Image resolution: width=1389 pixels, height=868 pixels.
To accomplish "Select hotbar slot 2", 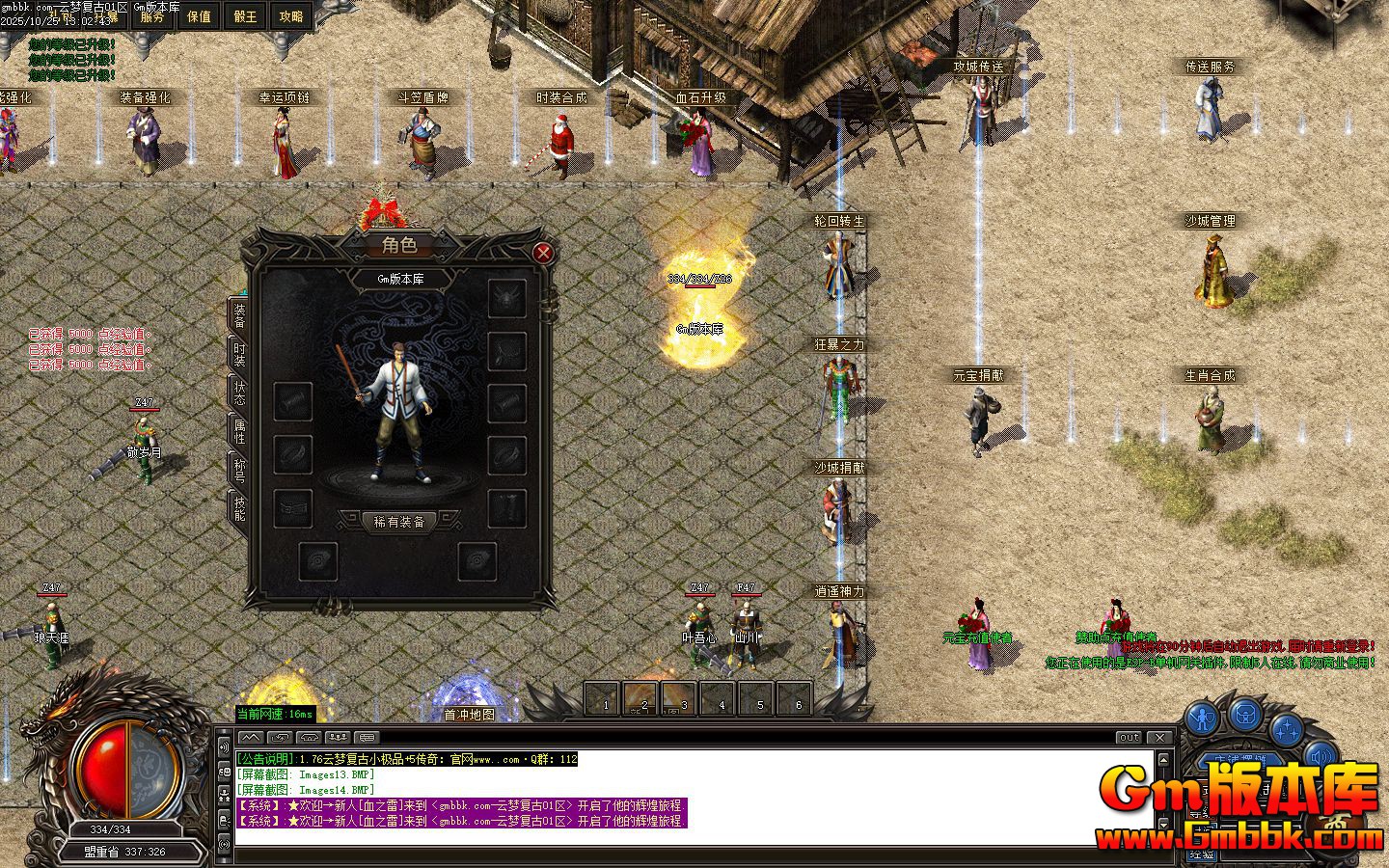I will [641, 697].
